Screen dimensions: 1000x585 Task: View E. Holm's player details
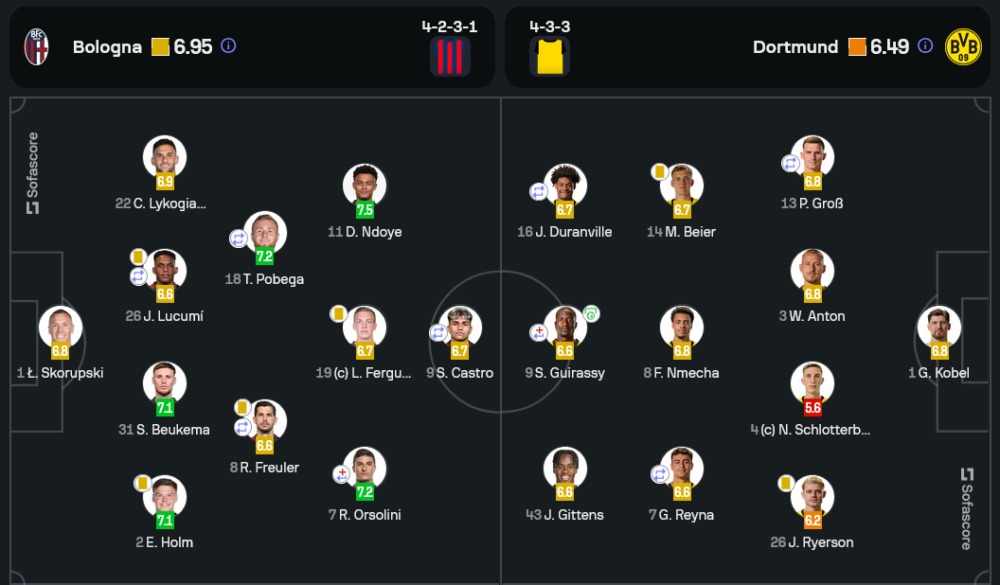point(165,497)
